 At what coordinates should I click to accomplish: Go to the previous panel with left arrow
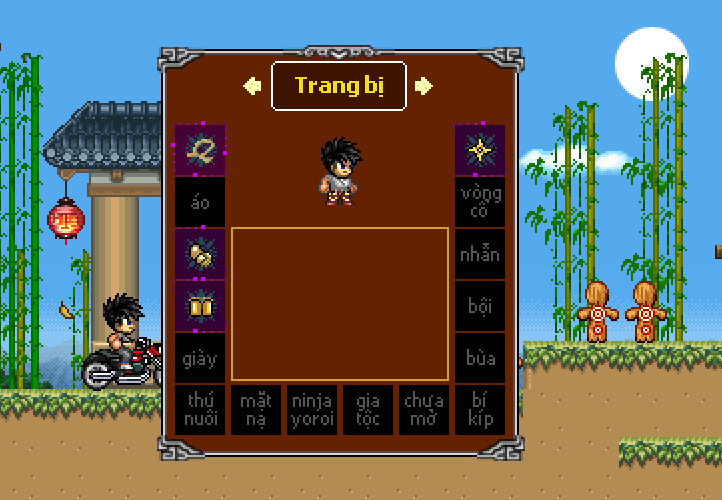(x=252, y=86)
